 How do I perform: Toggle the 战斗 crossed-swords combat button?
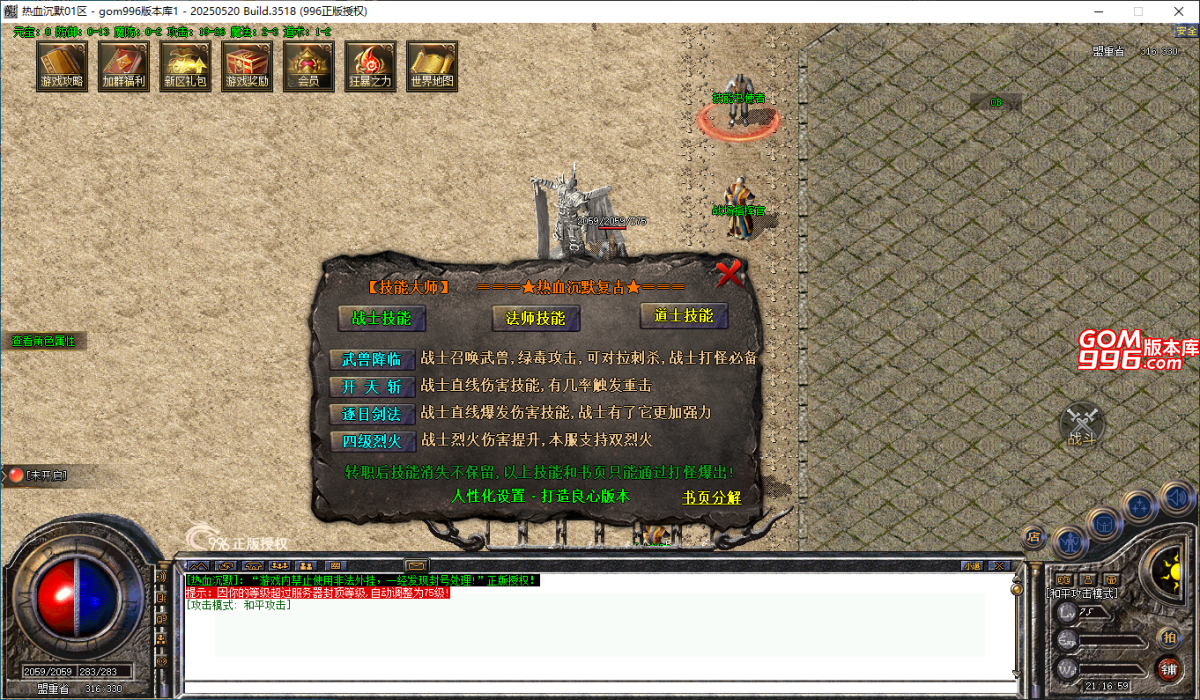click(1082, 425)
